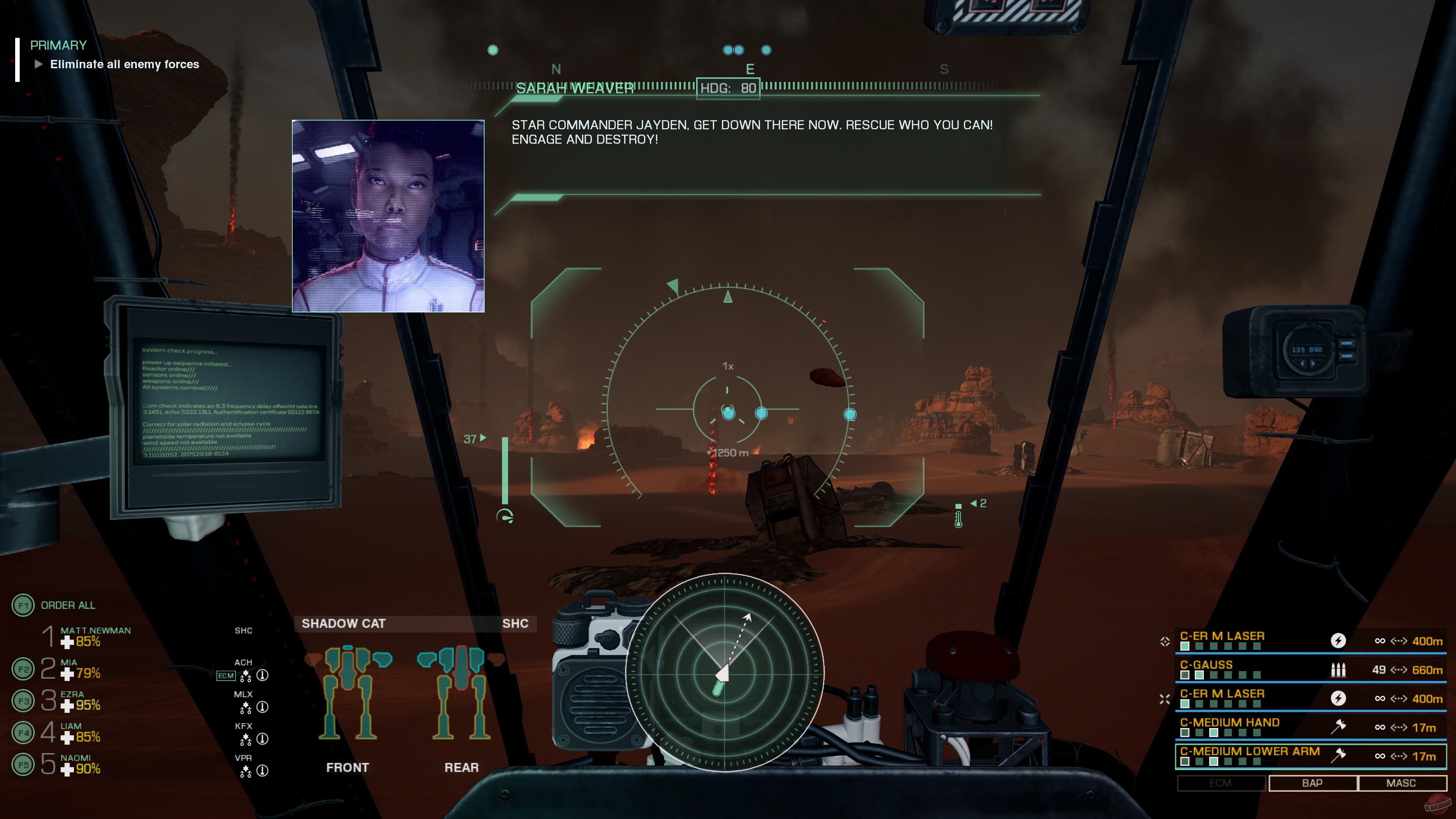Click the infinity ammo symbol on C-MEDIUM LOWER ARM

coord(1381,756)
